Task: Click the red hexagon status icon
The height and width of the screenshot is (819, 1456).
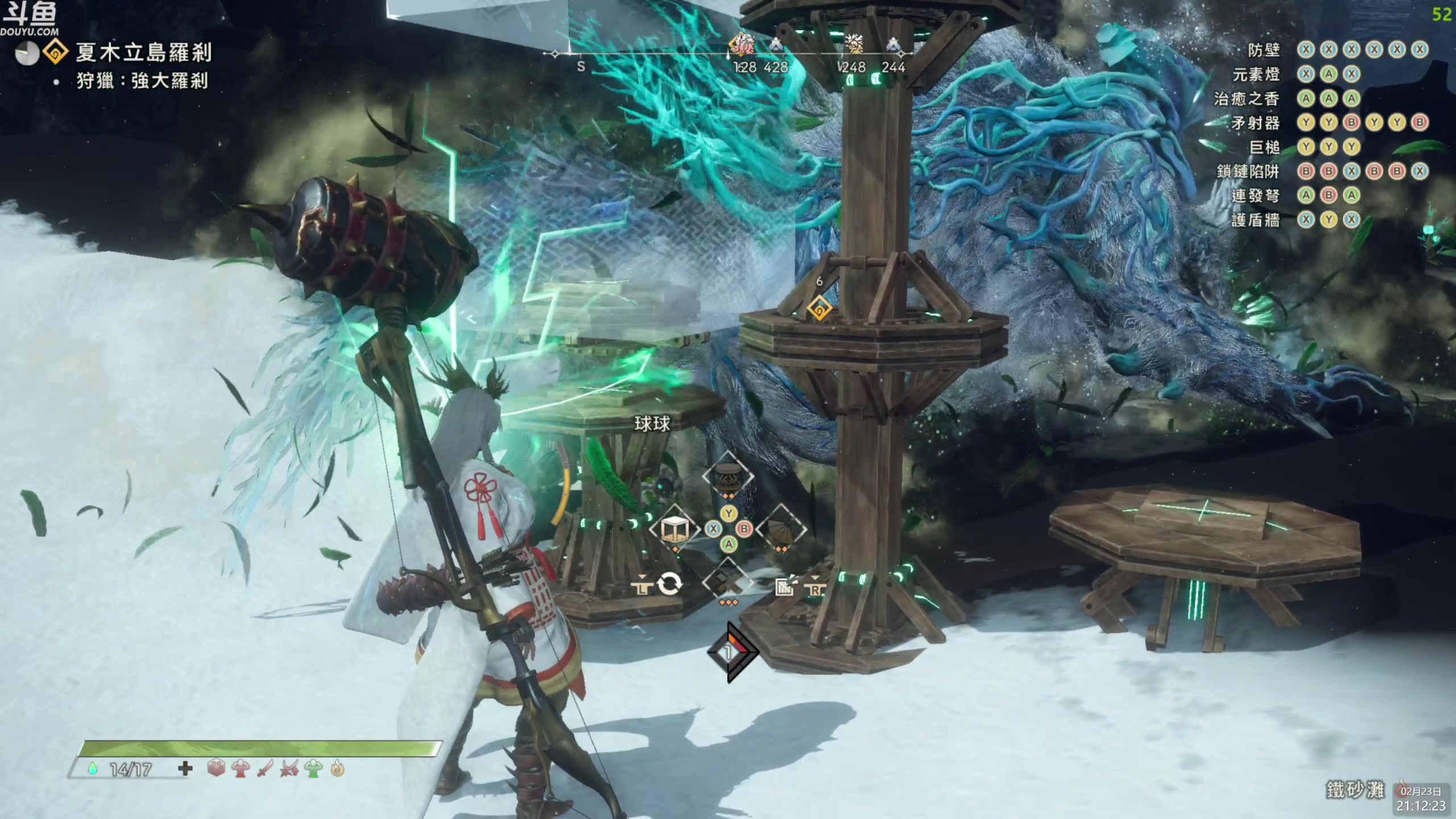Action: click(x=216, y=769)
